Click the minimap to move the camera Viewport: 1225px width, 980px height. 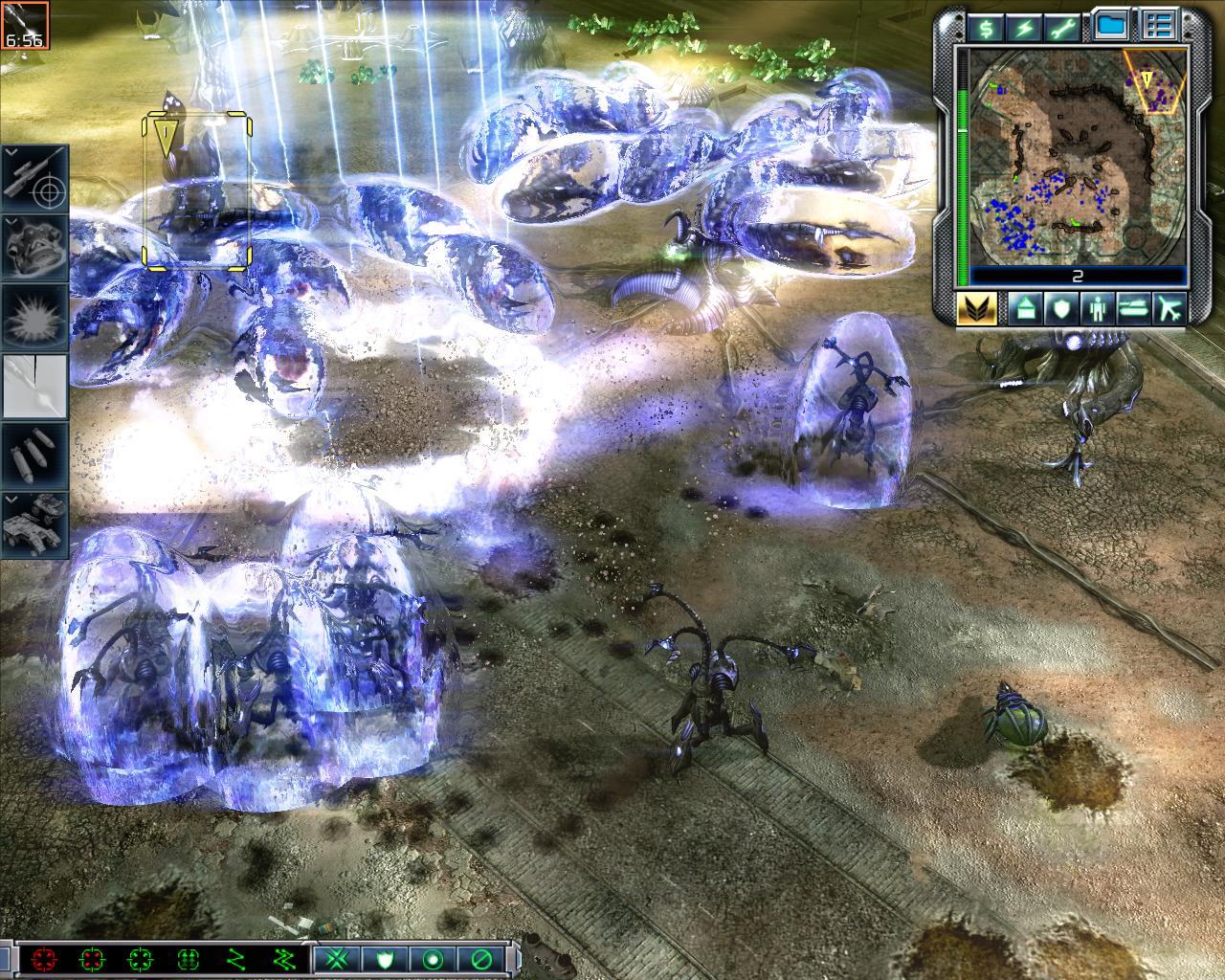tap(1078, 158)
